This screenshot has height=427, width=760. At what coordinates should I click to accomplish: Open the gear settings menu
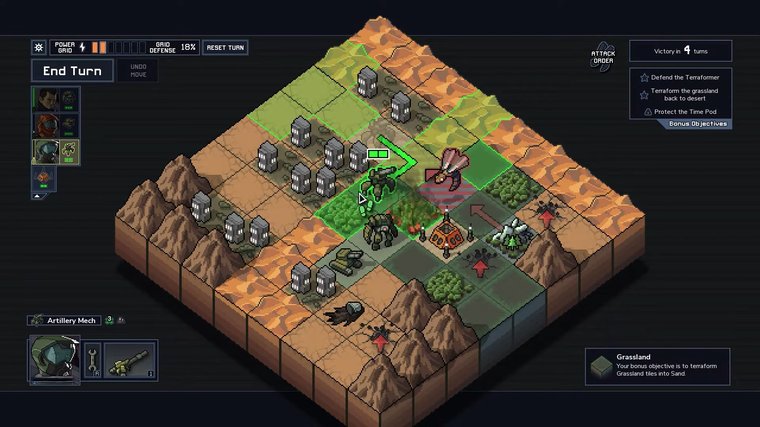[39, 47]
